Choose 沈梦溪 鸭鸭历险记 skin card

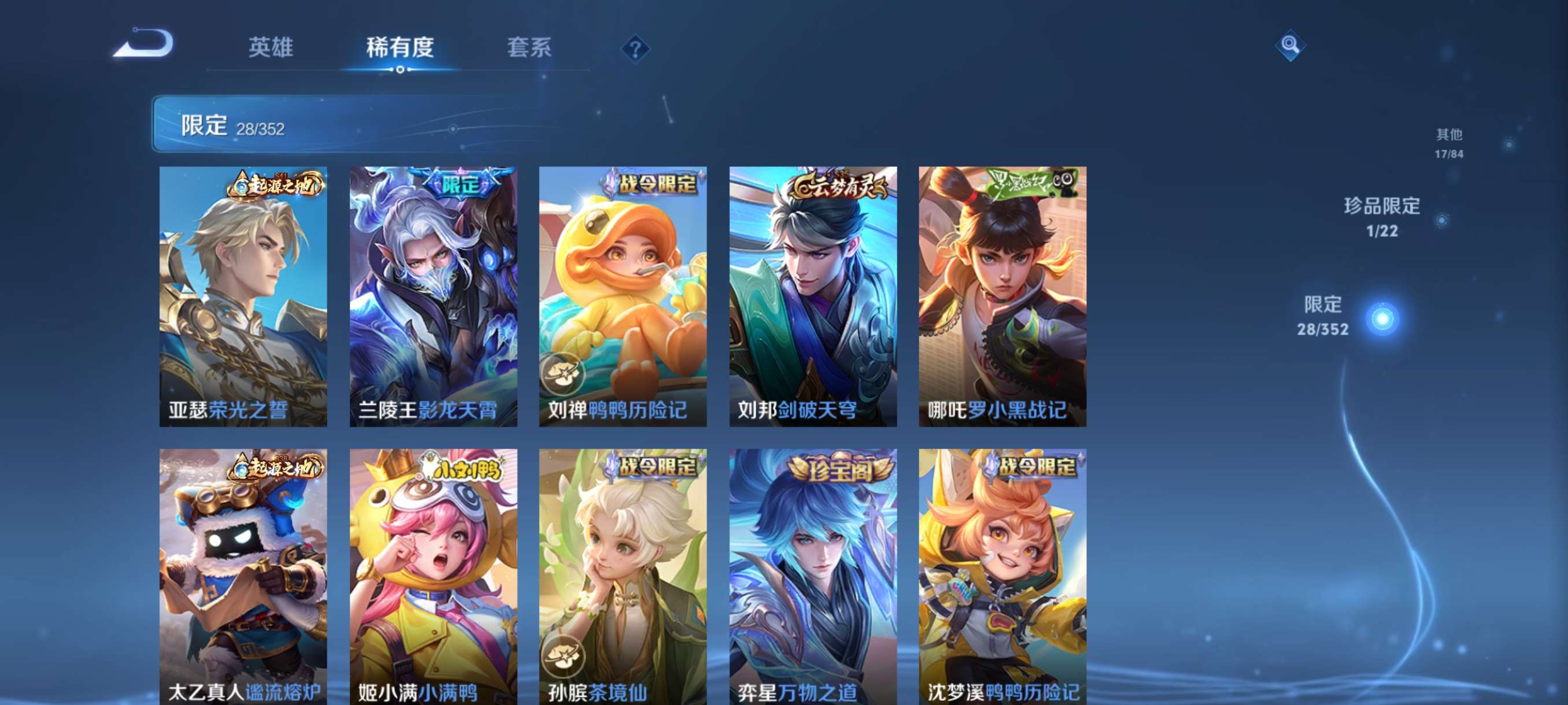click(x=1003, y=576)
